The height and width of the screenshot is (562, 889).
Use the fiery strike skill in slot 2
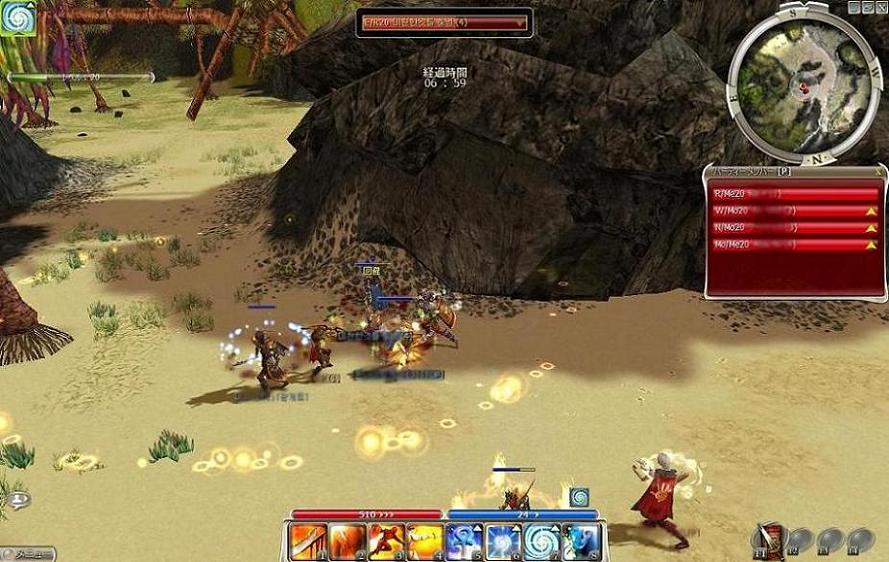point(347,541)
